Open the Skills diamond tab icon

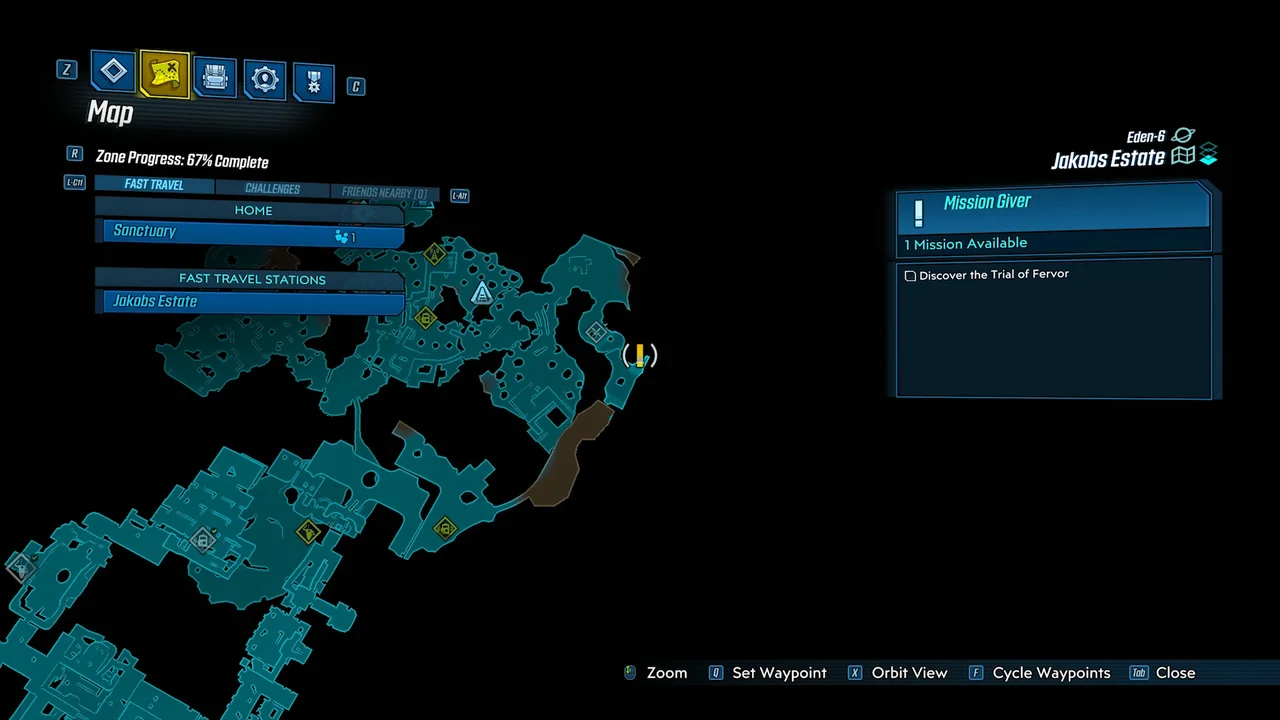click(113, 71)
